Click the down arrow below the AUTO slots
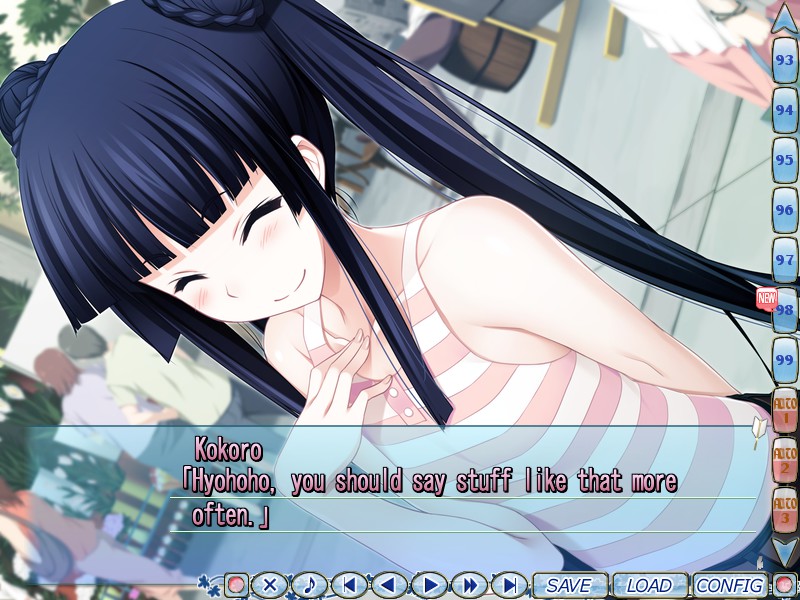Screen dimensions: 800x600 click(785, 549)
